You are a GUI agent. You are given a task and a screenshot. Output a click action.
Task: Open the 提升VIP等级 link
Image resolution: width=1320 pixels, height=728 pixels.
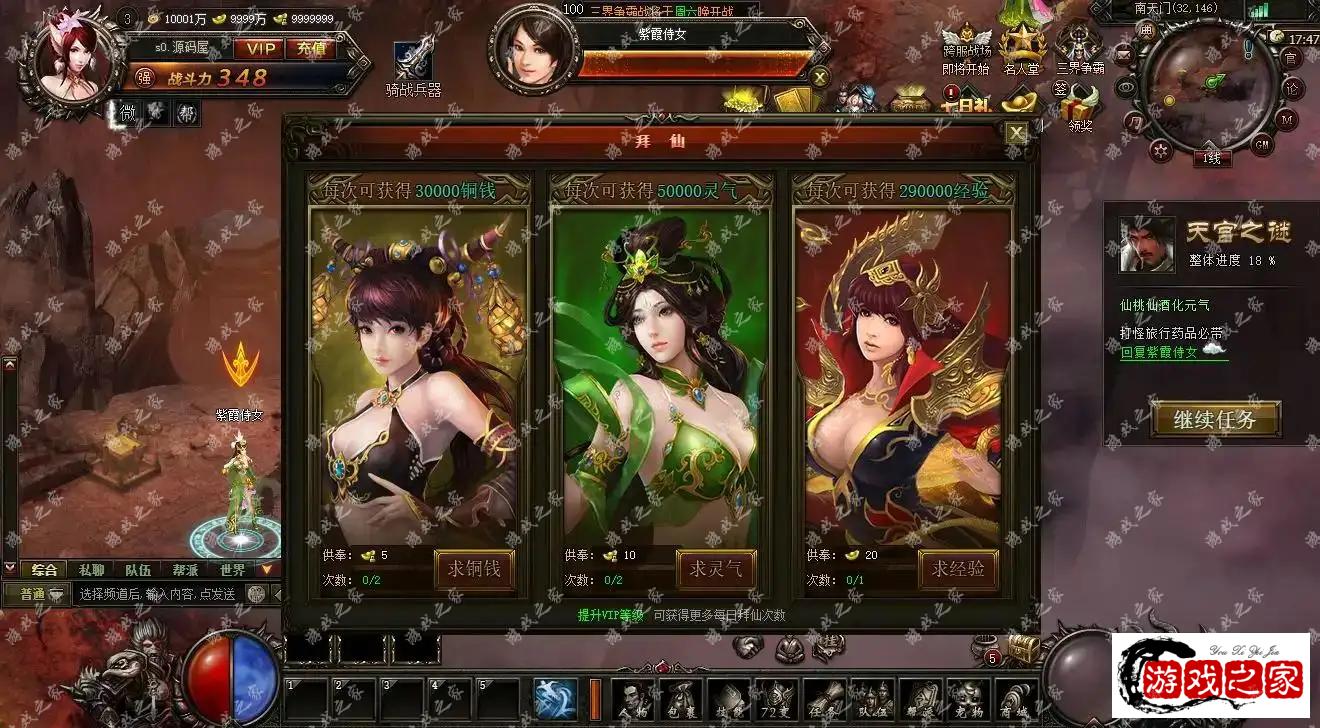point(610,615)
